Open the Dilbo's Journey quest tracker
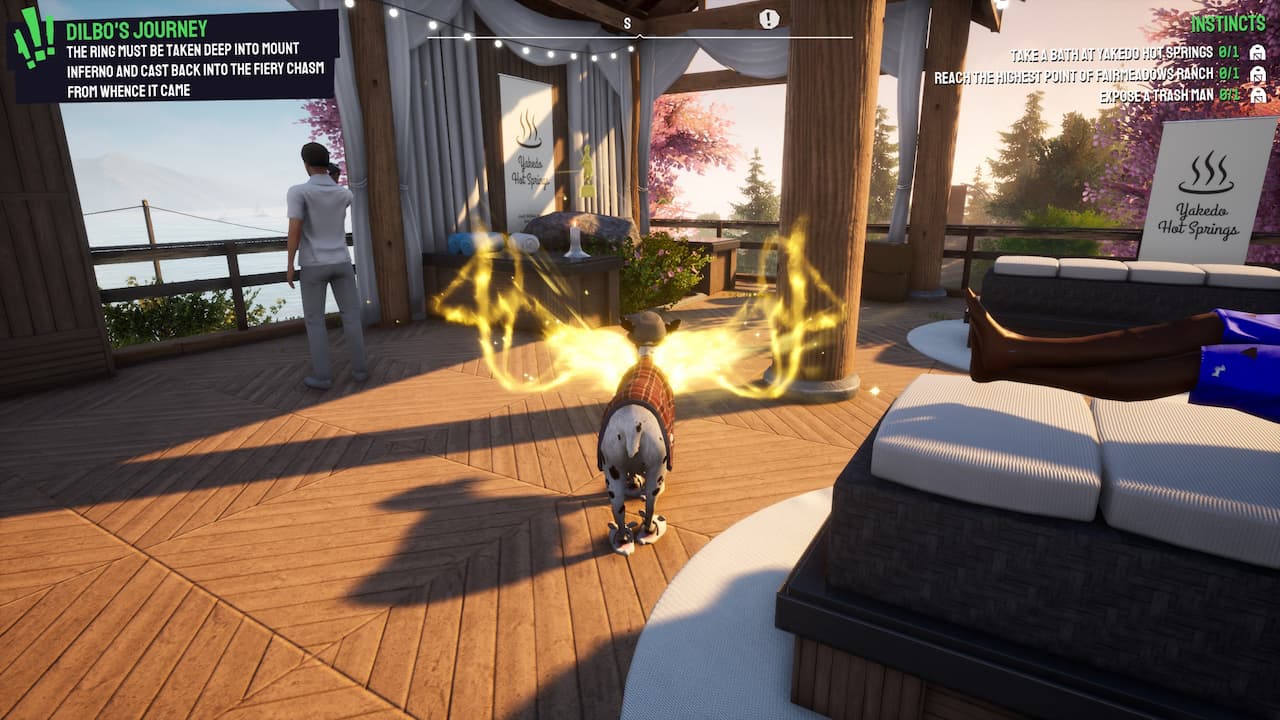 pyautogui.click(x=137, y=29)
